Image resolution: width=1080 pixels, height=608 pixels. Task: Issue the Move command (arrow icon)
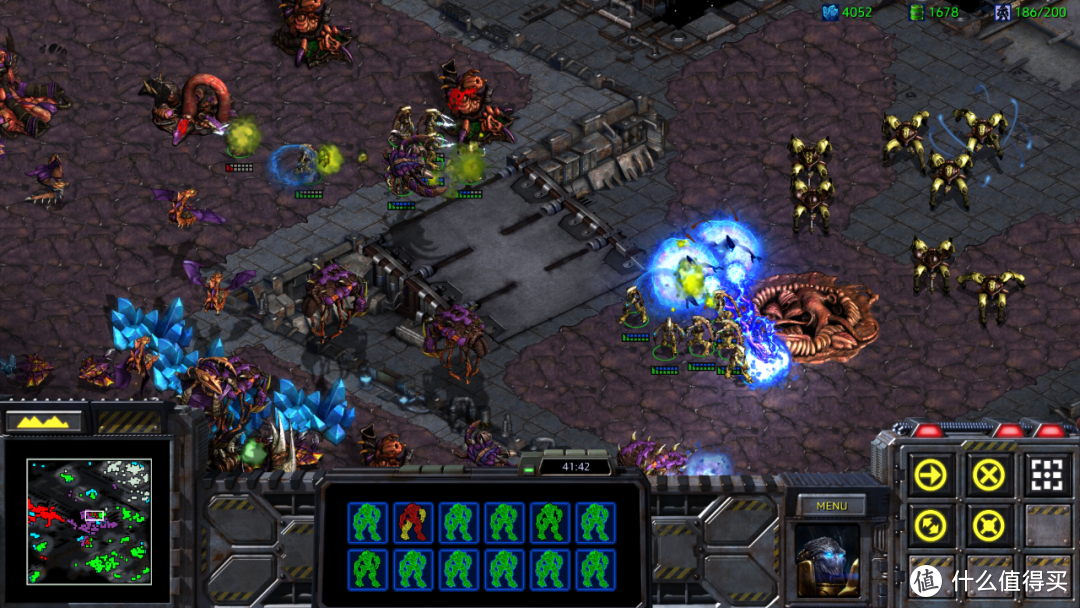tap(930, 475)
